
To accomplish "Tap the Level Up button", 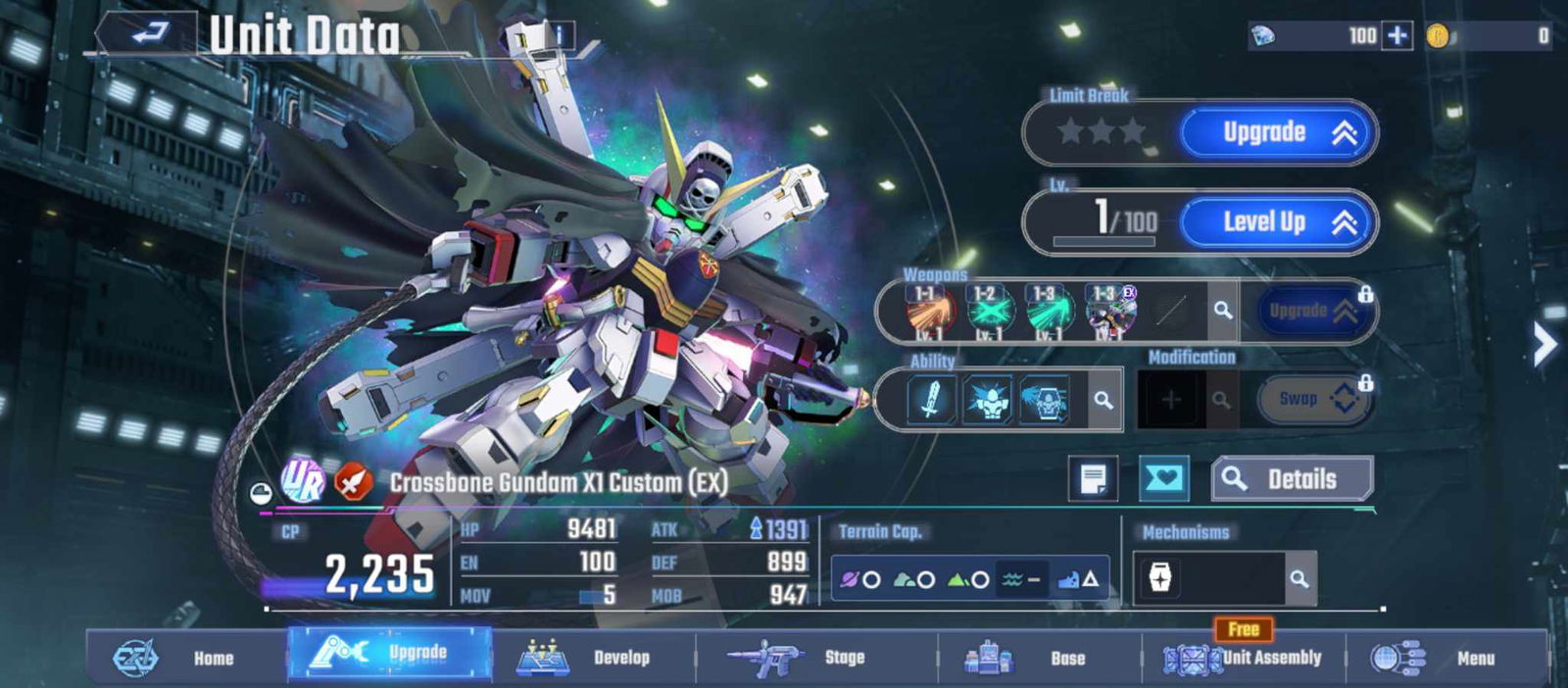I will click(1278, 222).
